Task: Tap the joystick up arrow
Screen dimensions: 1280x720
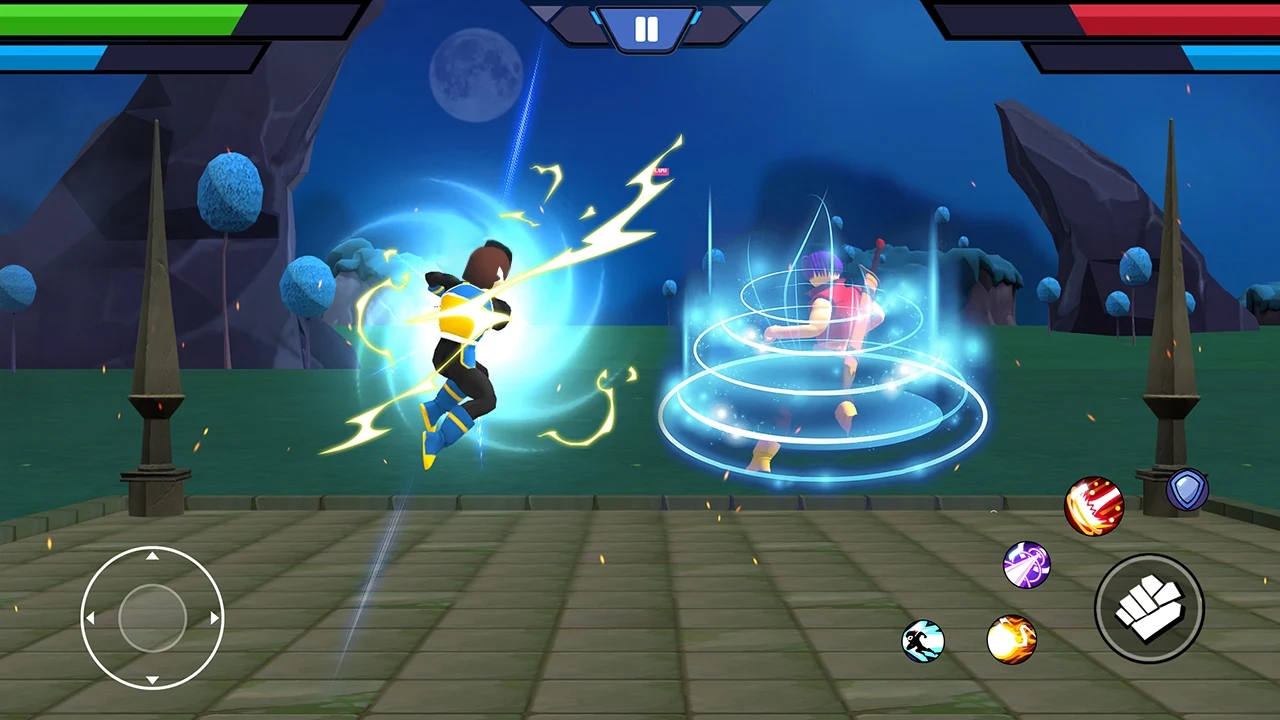Action: click(152, 556)
